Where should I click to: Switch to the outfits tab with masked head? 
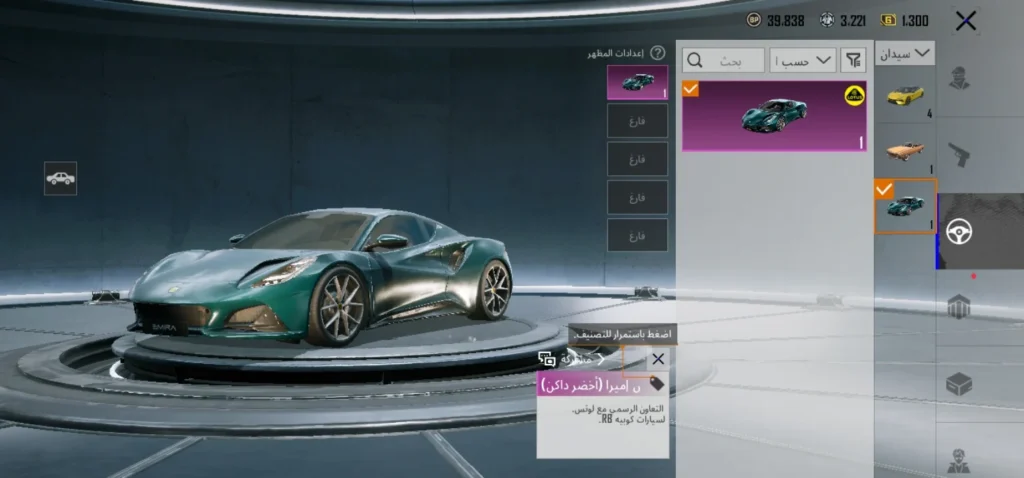[960, 80]
